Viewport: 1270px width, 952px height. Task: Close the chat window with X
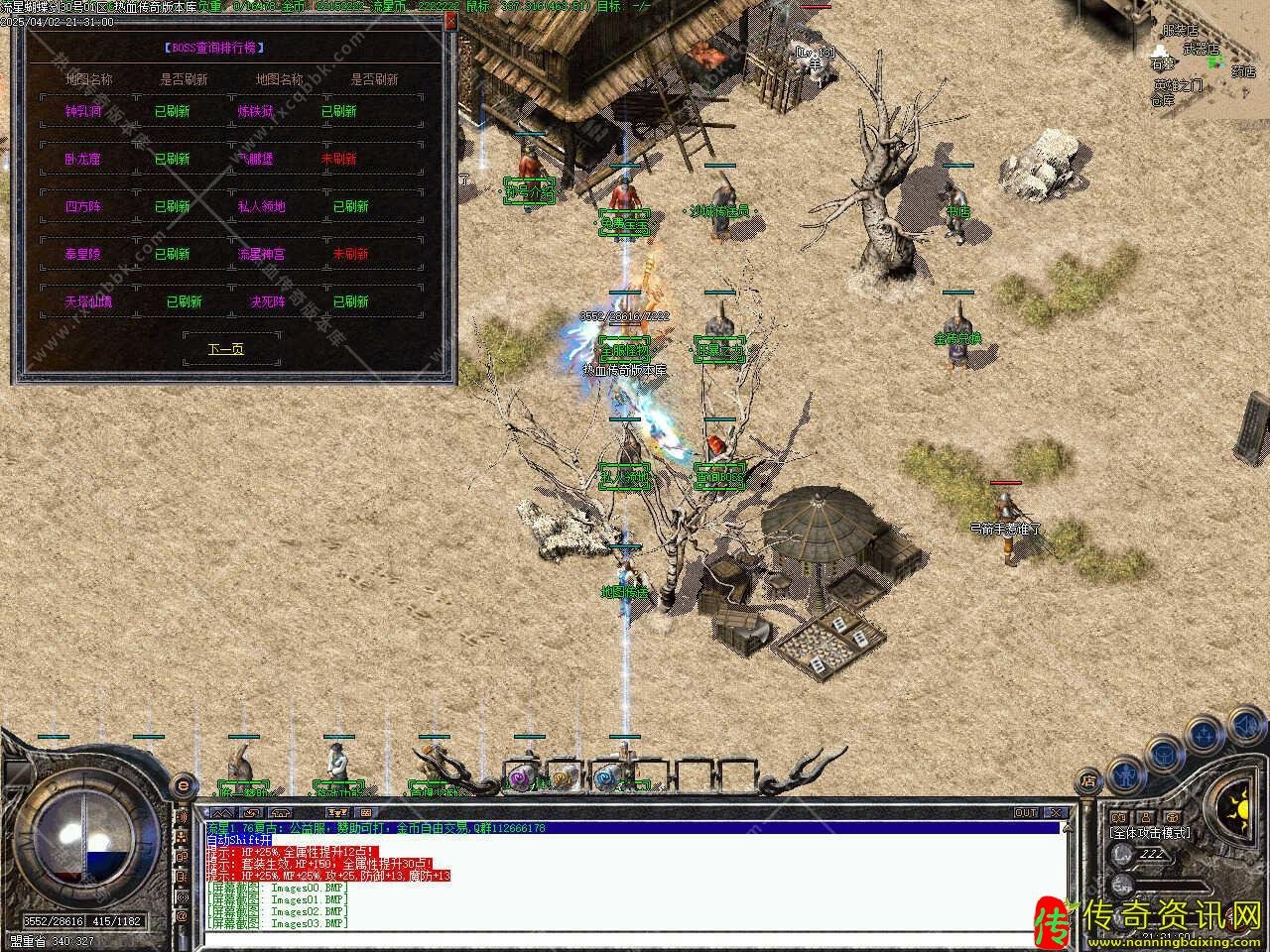[1056, 812]
